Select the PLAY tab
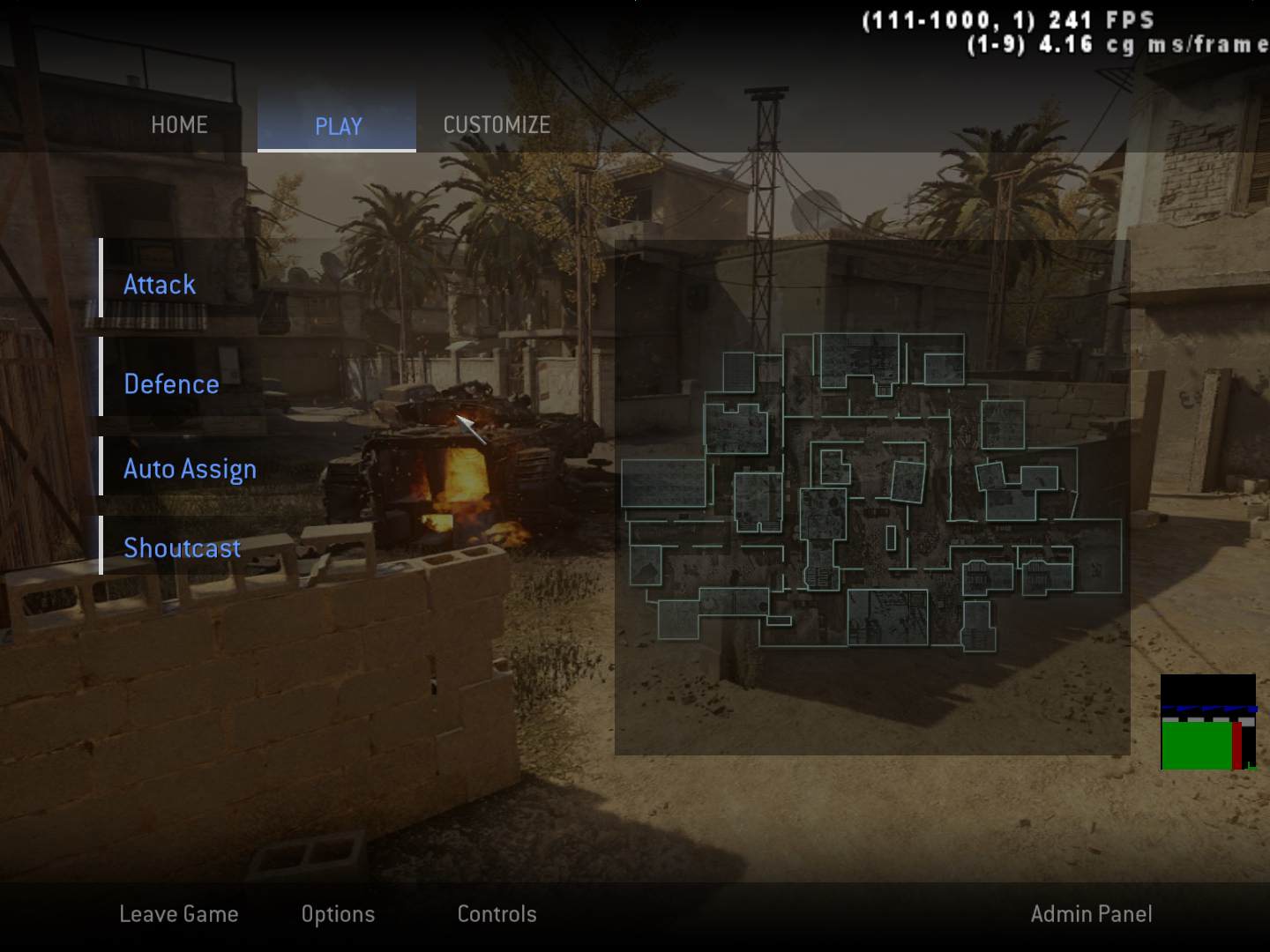The height and width of the screenshot is (952, 1270). [x=338, y=126]
